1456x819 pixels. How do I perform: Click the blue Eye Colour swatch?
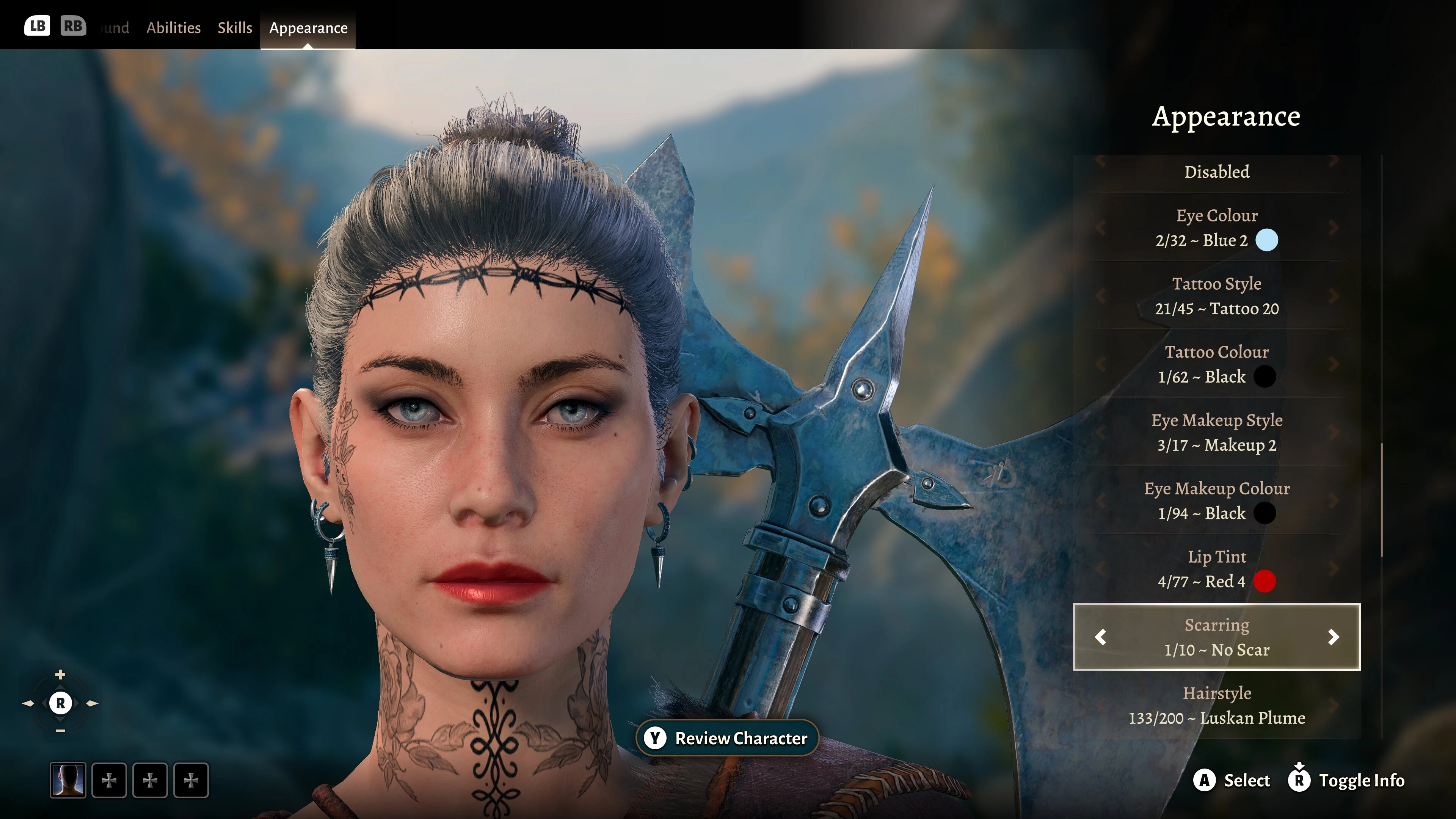point(1266,240)
